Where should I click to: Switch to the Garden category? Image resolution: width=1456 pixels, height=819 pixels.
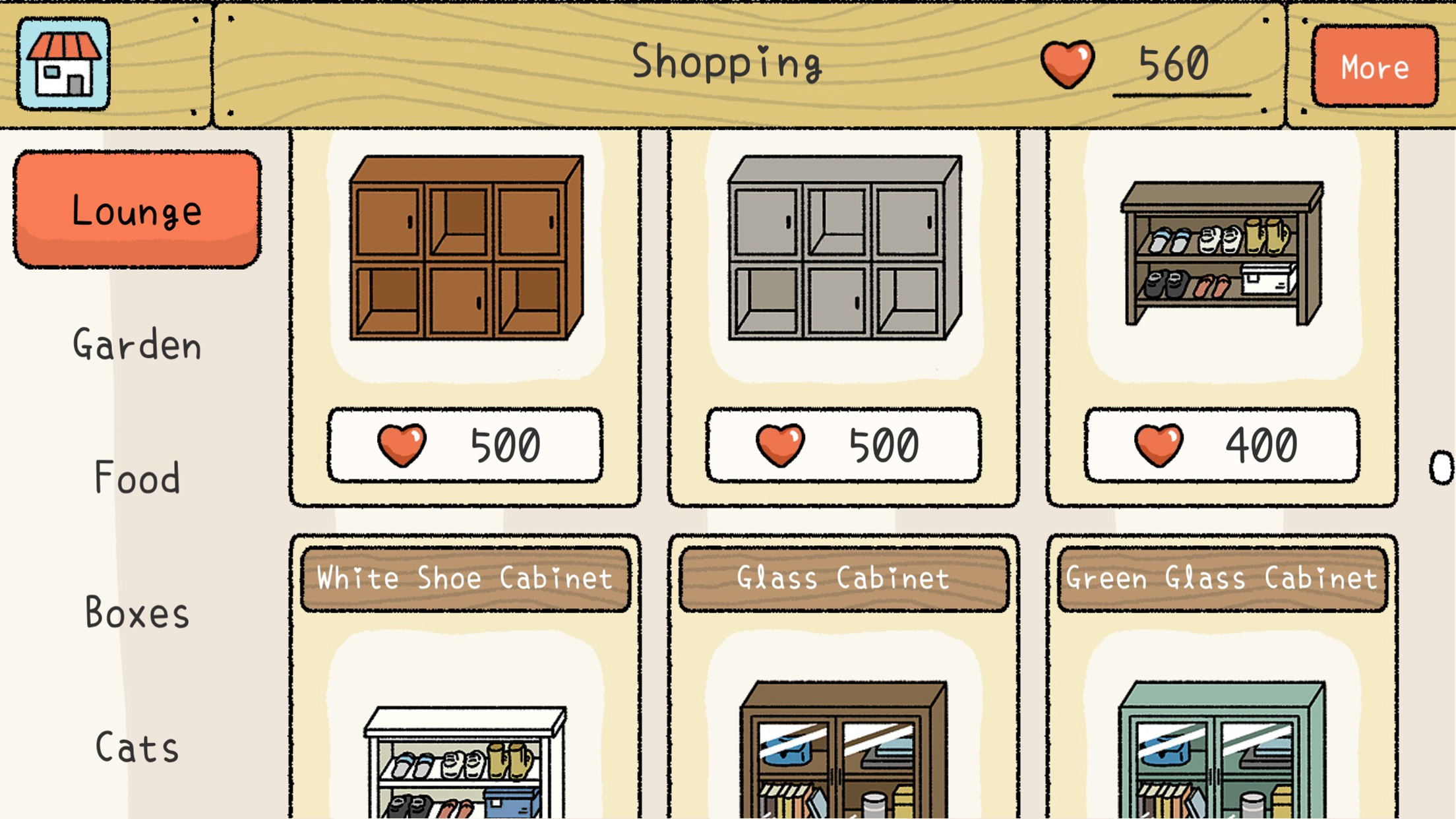pyautogui.click(x=137, y=344)
